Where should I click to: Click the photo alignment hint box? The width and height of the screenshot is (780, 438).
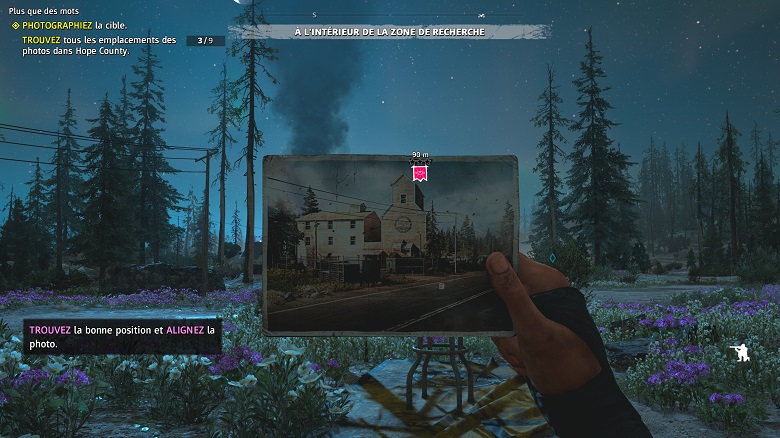(x=122, y=336)
